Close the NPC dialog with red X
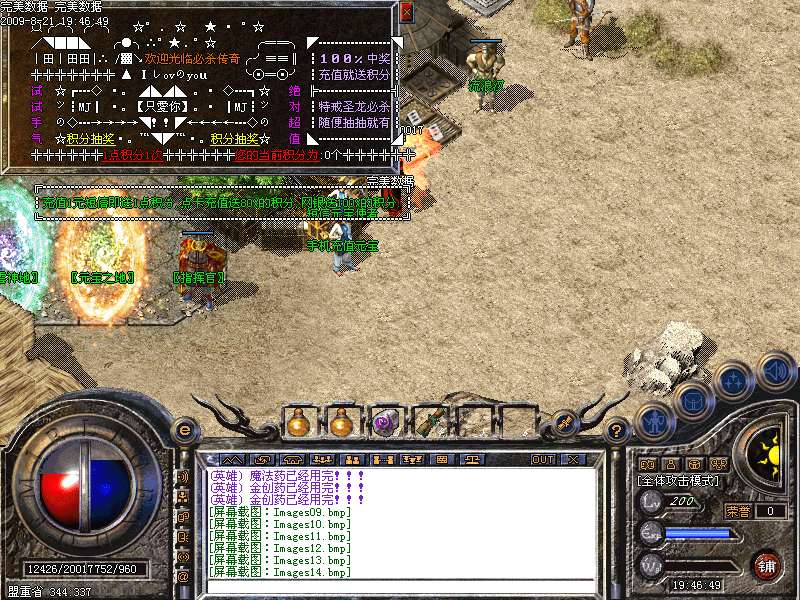 pos(406,12)
